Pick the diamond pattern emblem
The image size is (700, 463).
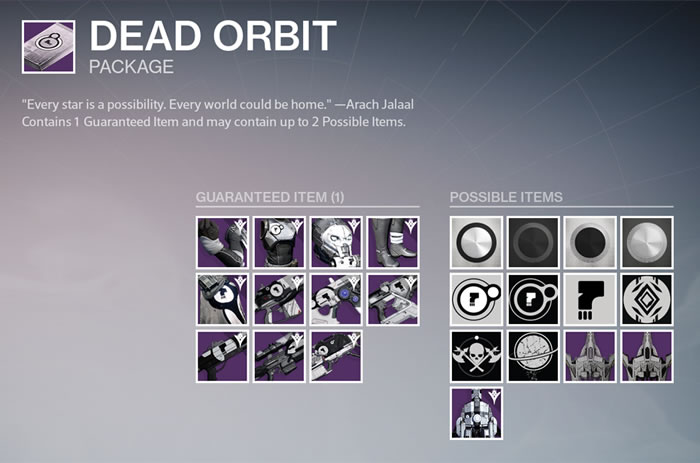(647, 299)
